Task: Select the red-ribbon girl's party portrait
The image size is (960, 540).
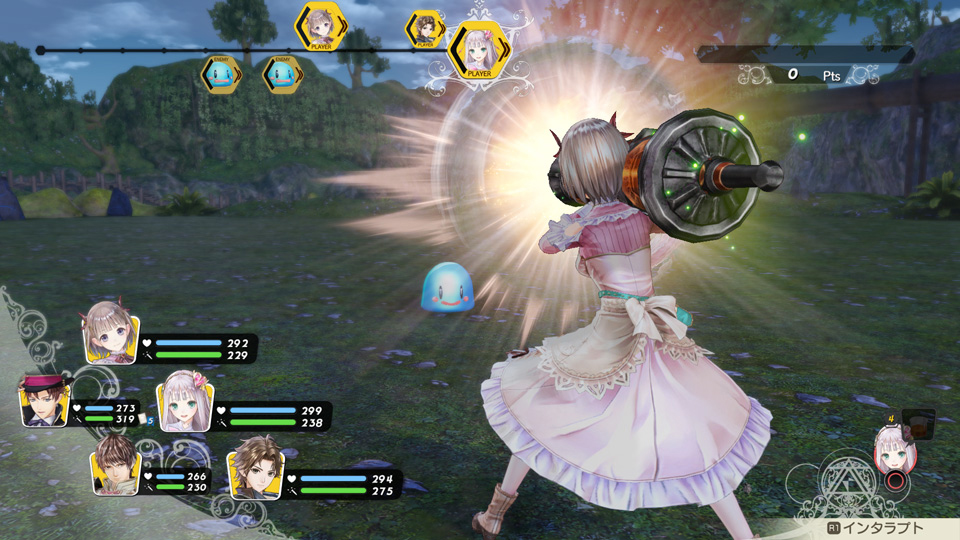Action: click(110, 337)
